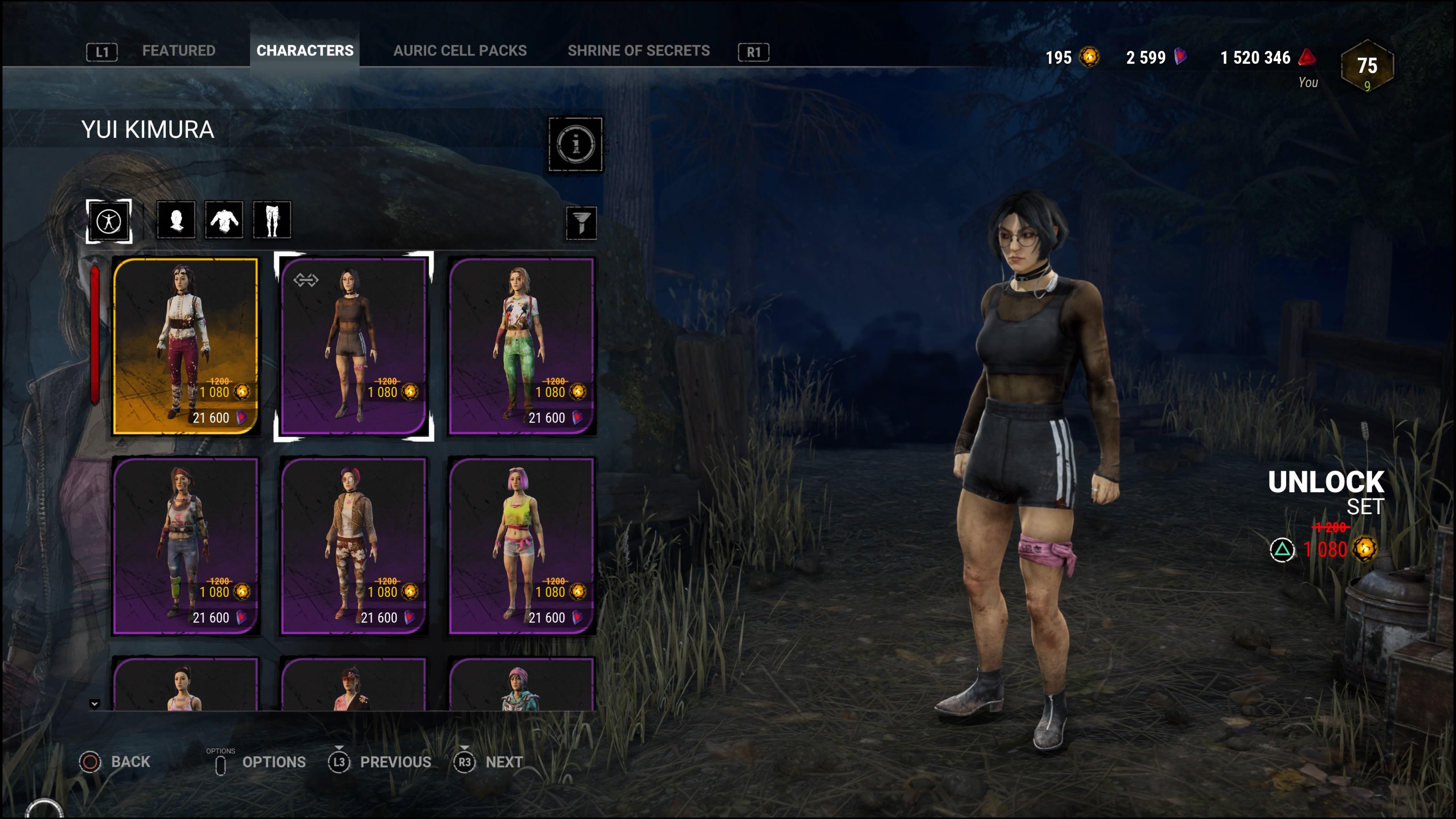This screenshot has height=819, width=1456.
Task: Pick the outfit with green pants
Action: (521, 346)
